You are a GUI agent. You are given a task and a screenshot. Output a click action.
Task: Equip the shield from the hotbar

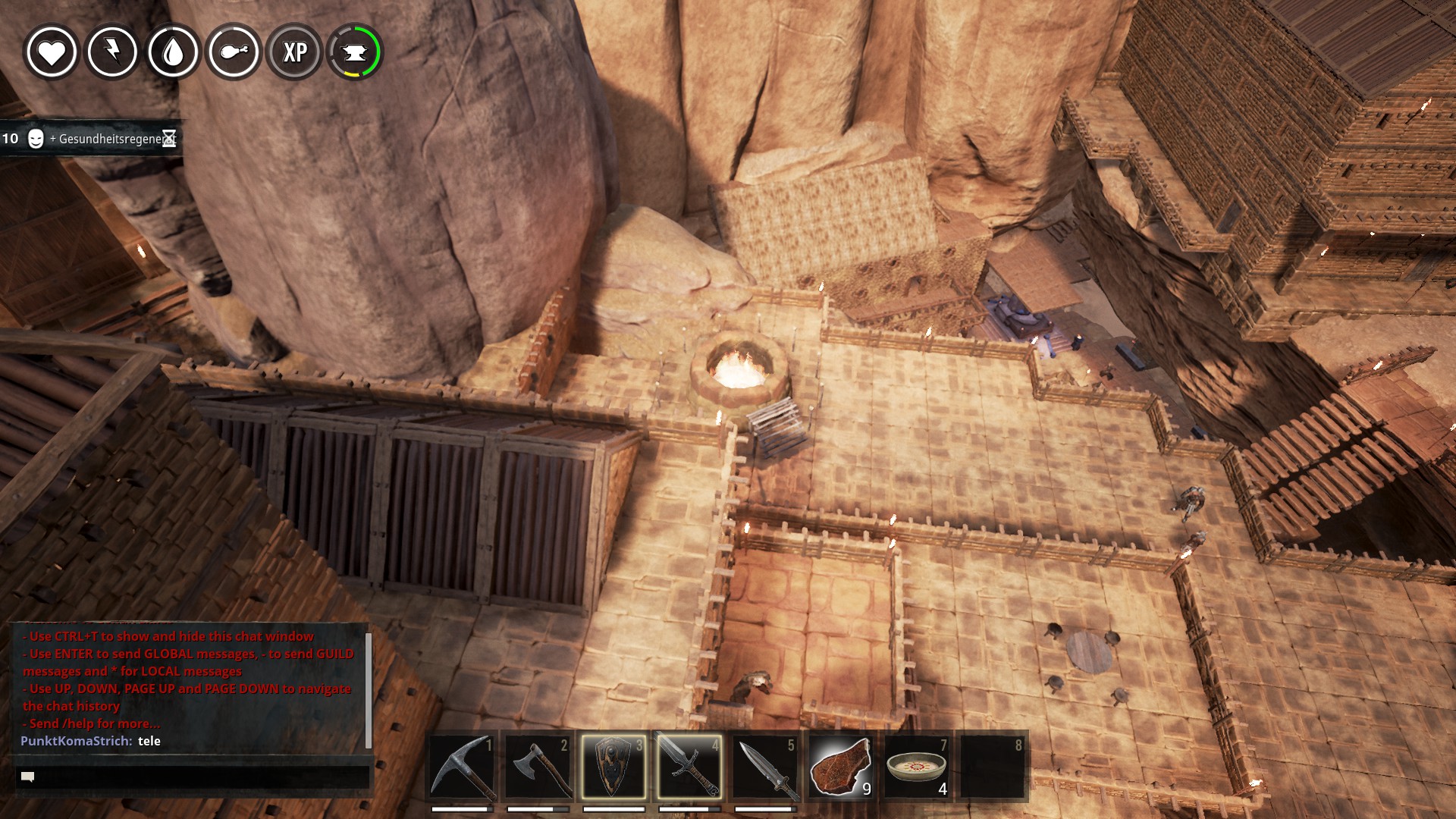click(614, 767)
